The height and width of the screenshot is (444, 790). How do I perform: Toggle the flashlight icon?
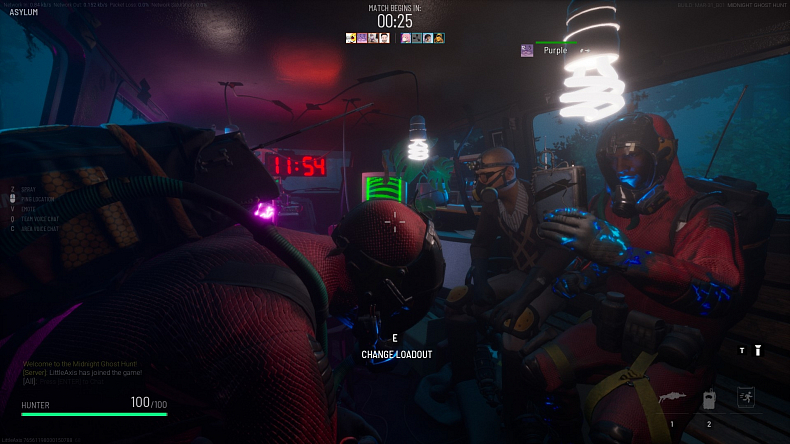(x=757, y=350)
